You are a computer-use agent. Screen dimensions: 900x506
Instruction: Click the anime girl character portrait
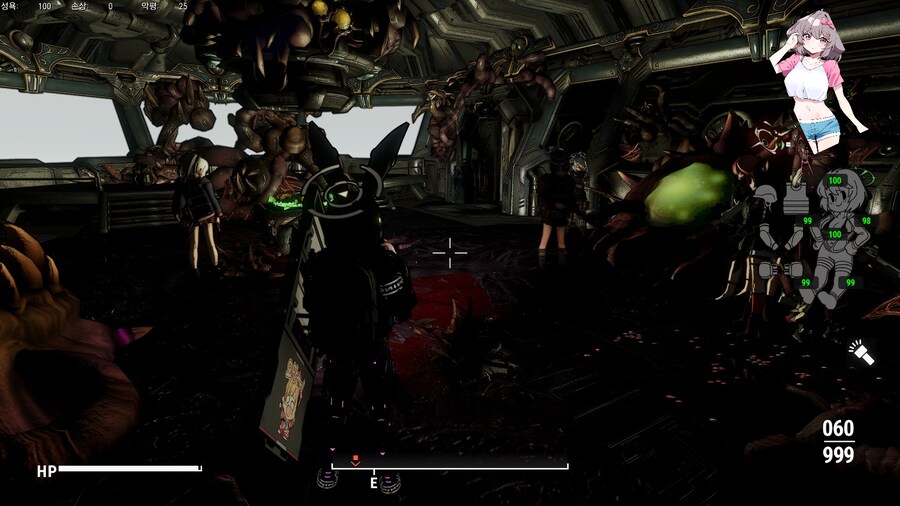(x=818, y=80)
